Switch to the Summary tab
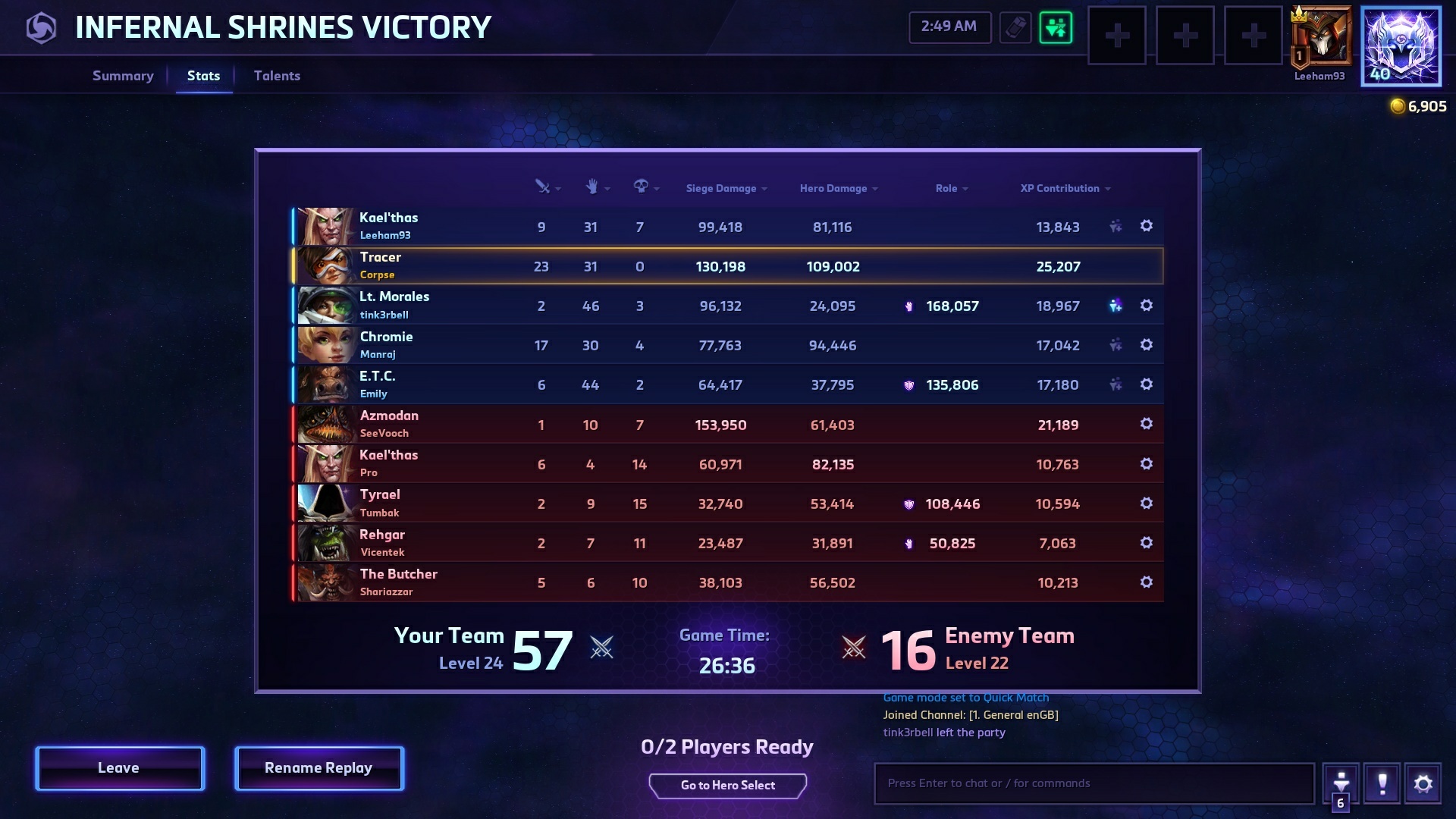Viewport: 1456px width, 819px height. point(123,76)
